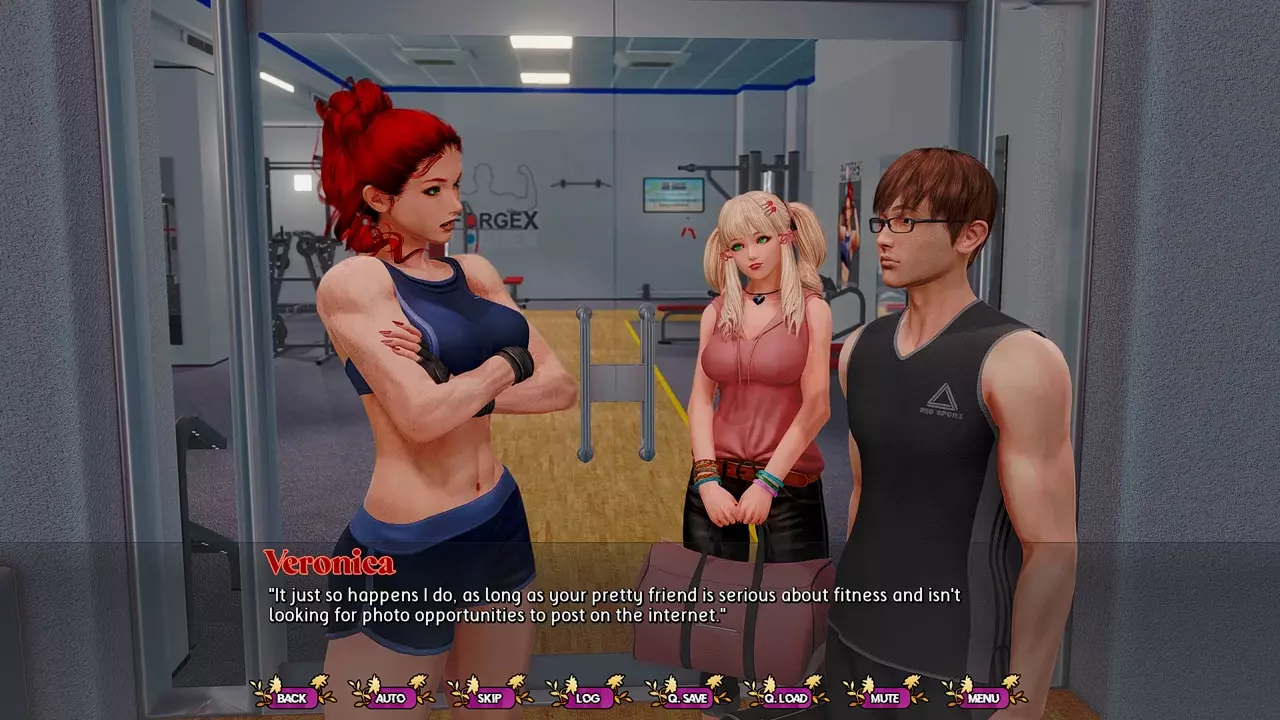
Task: Go back with the BACK button
Action: pyautogui.click(x=292, y=697)
